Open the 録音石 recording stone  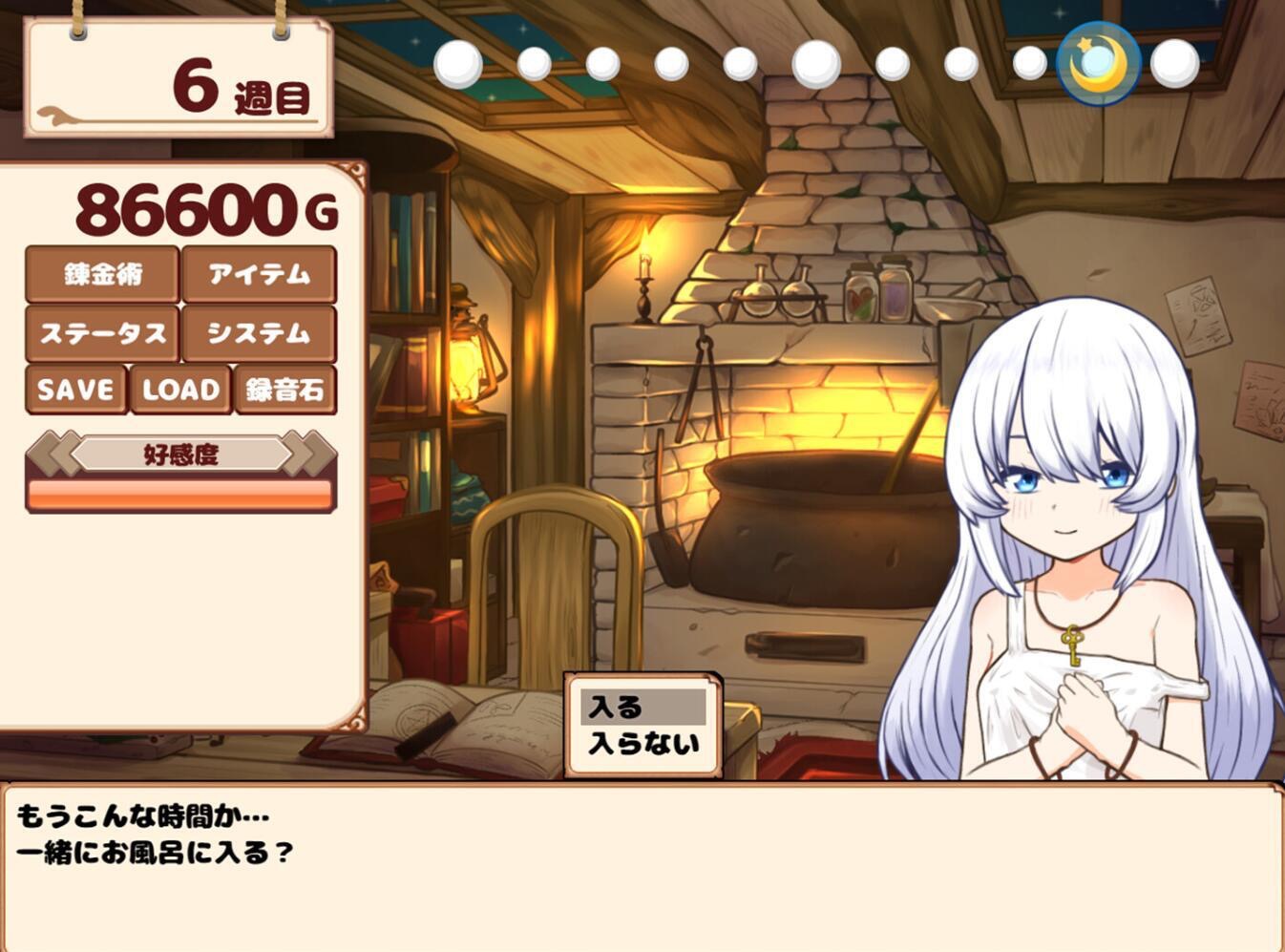(285, 390)
